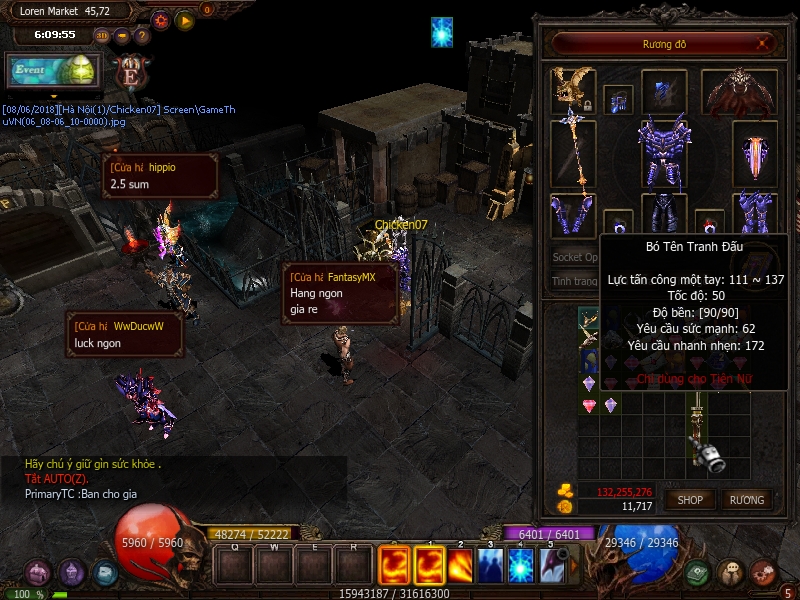Image resolution: width=800 pixels, height=600 pixels.
Task: Click the RƯƠNG storage button
Action: tap(746, 499)
